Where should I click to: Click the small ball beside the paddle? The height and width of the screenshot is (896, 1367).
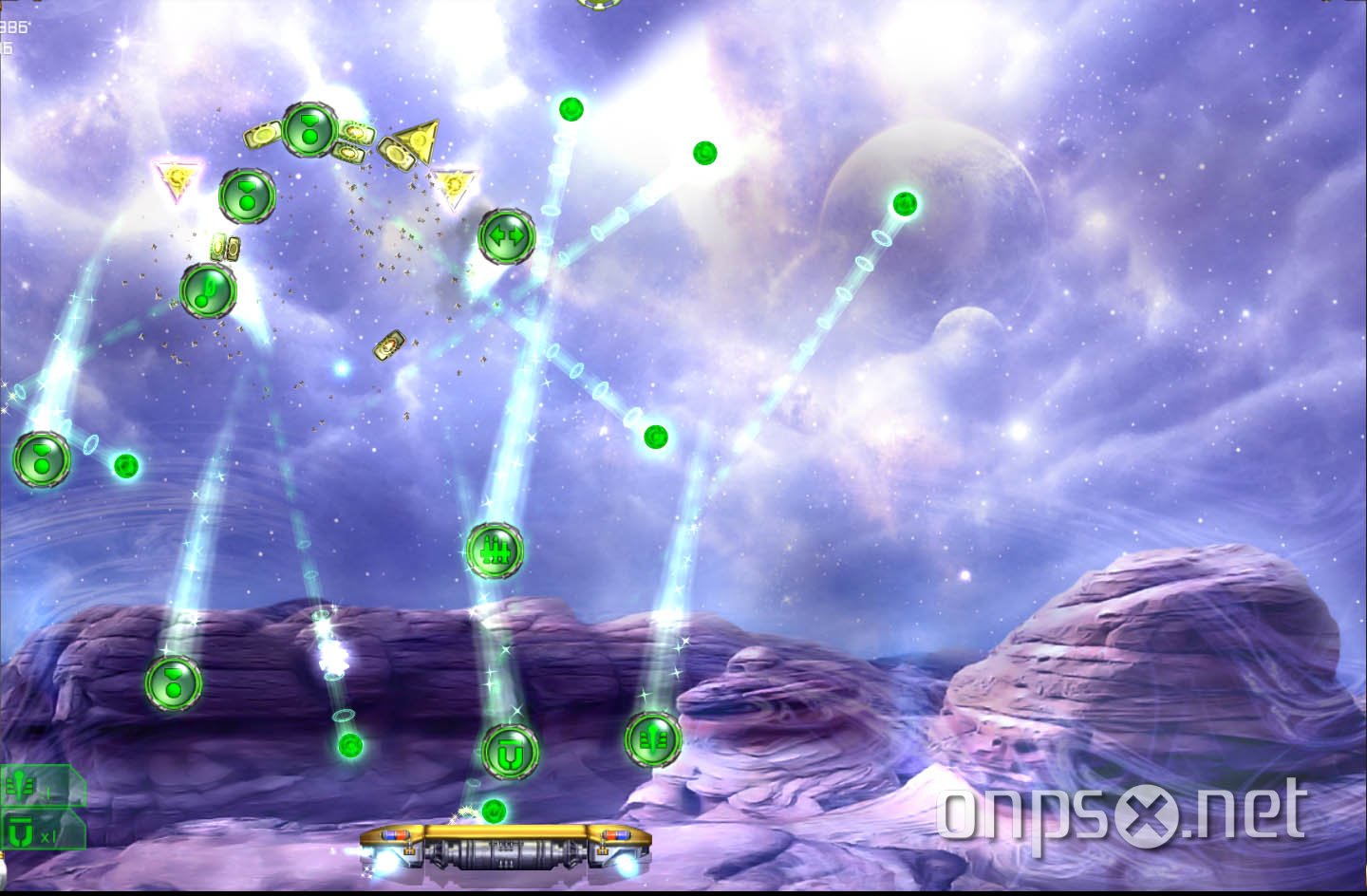click(x=495, y=811)
